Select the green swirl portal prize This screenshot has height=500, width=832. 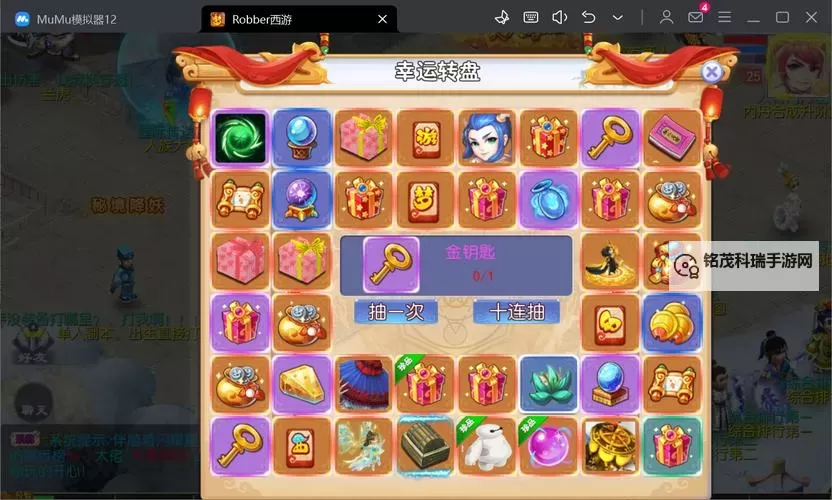[x=240, y=138]
